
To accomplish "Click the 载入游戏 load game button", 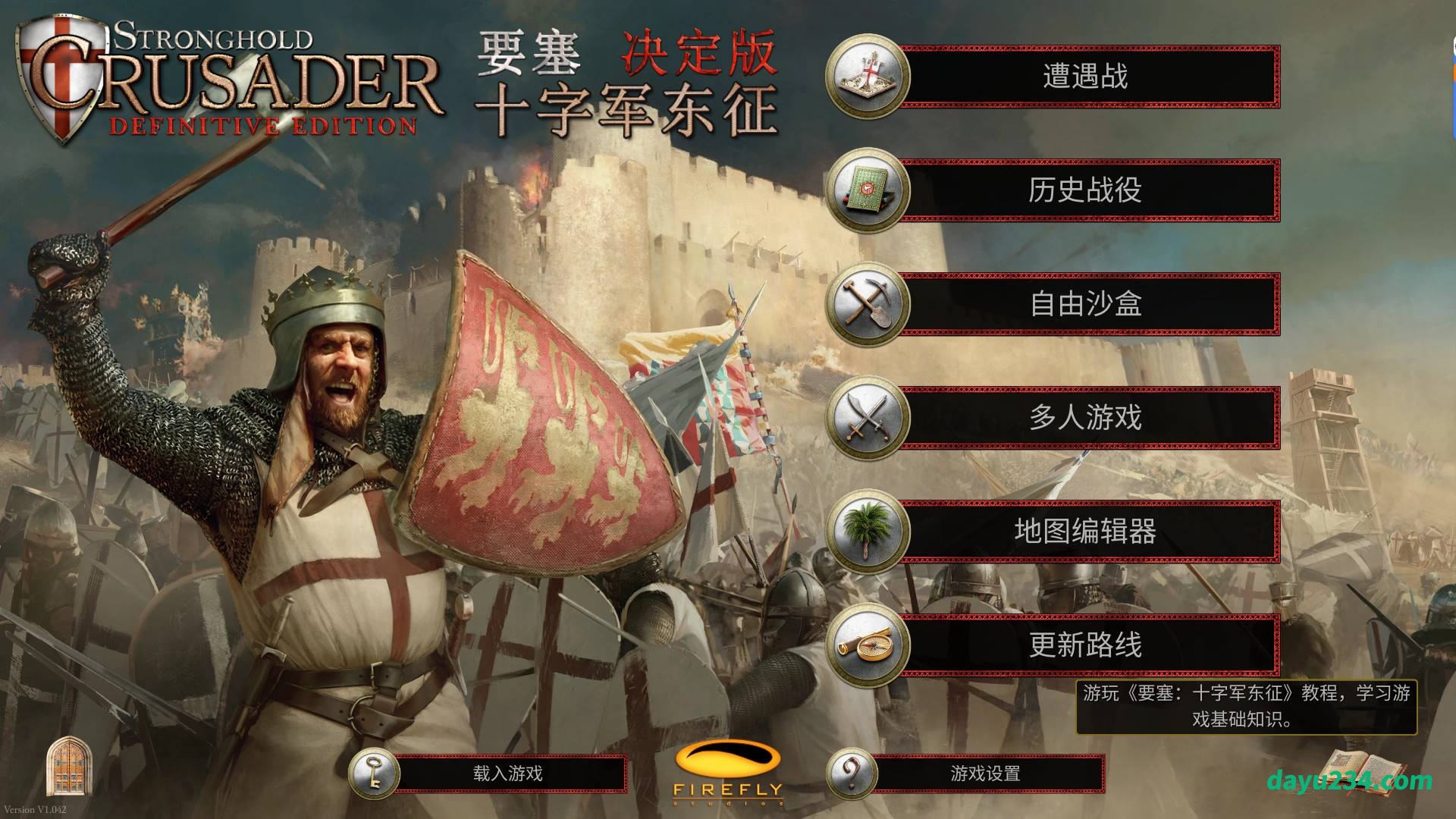I will coord(507,773).
